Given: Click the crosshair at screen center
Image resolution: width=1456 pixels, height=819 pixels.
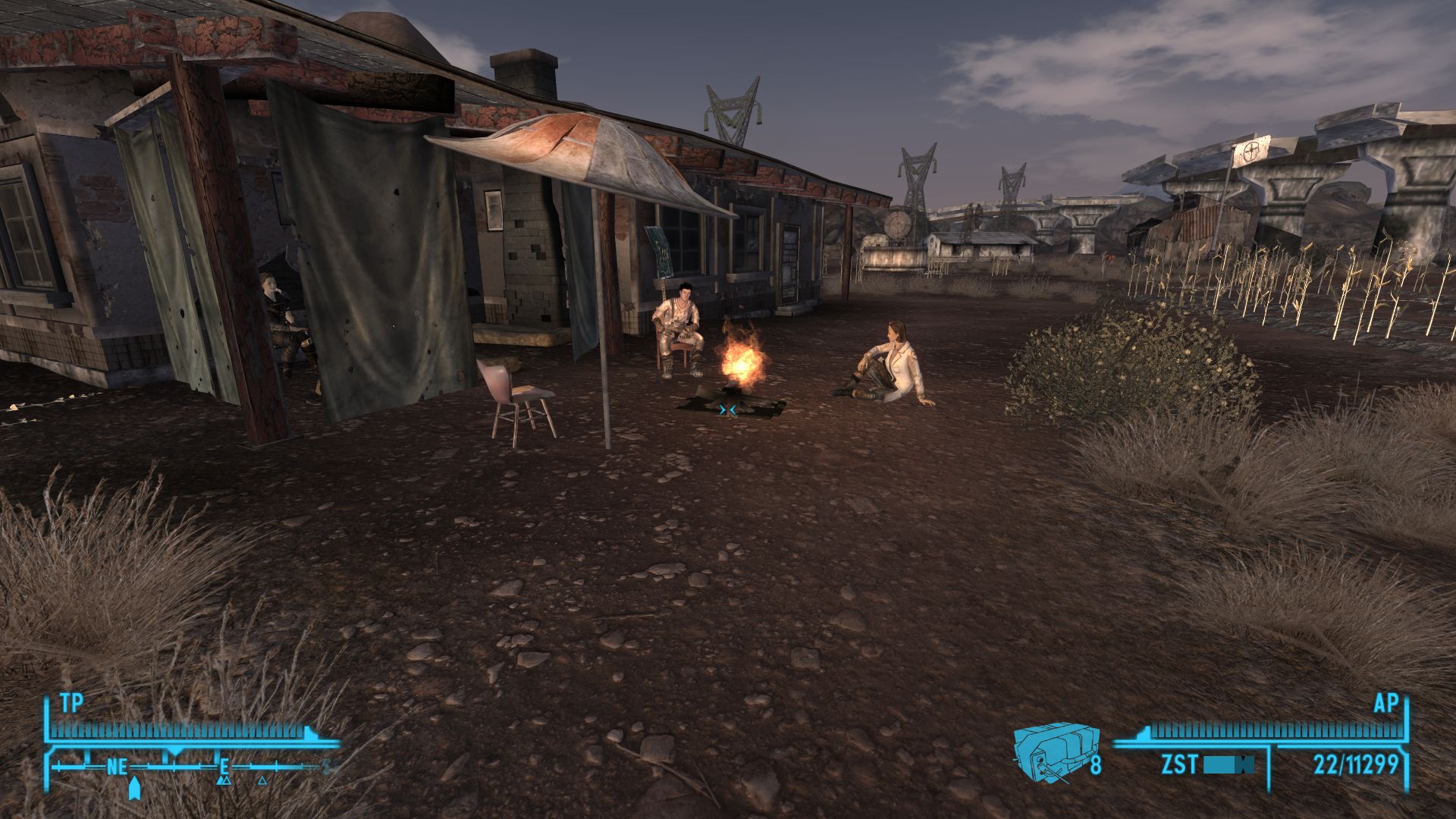Looking at the screenshot, I should coord(726,409).
